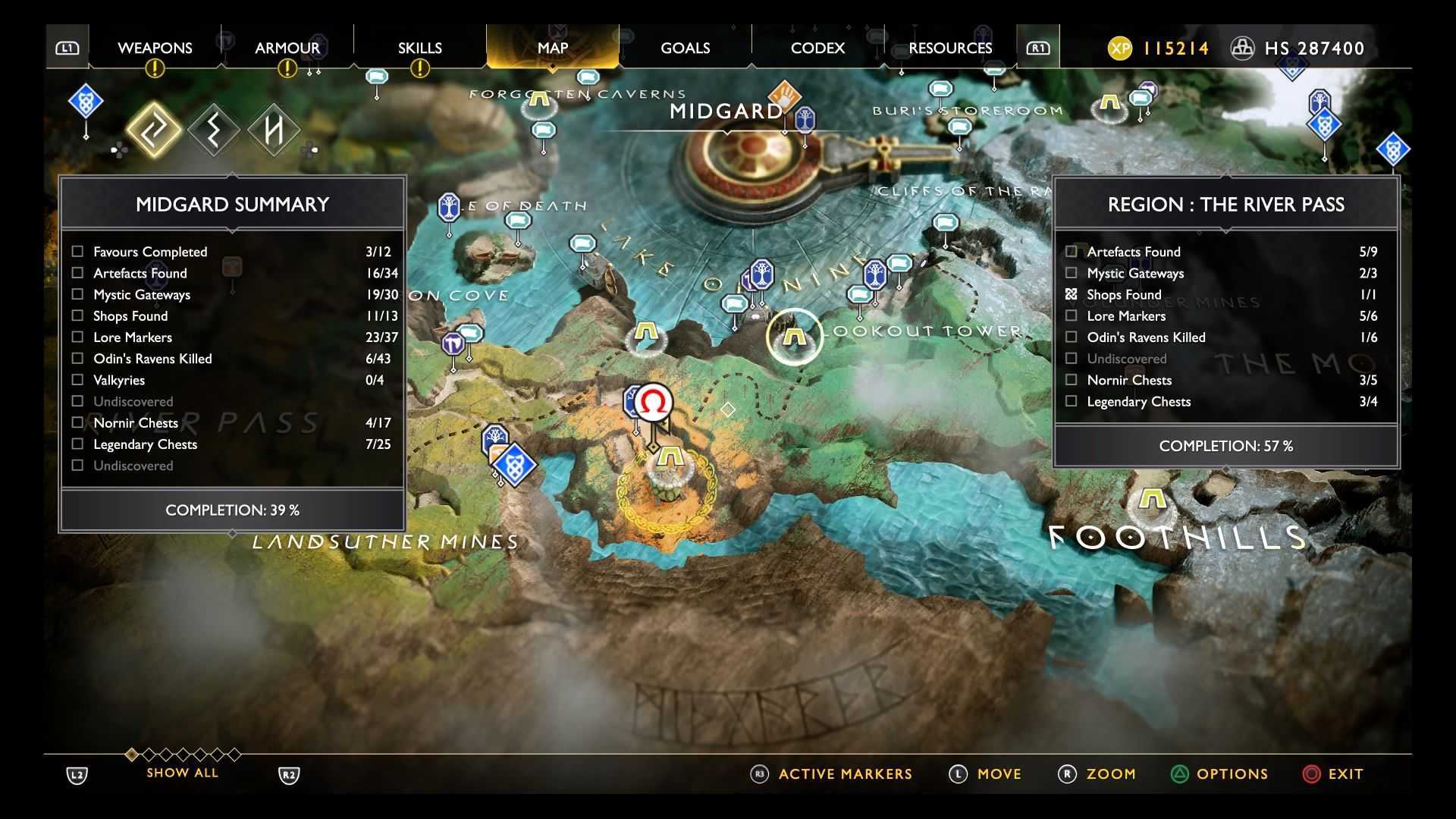Tick the Mystic Gateways box in Midgard Summary
This screenshot has height=819, width=1456.
pyautogui.click(x=77, y=294)
